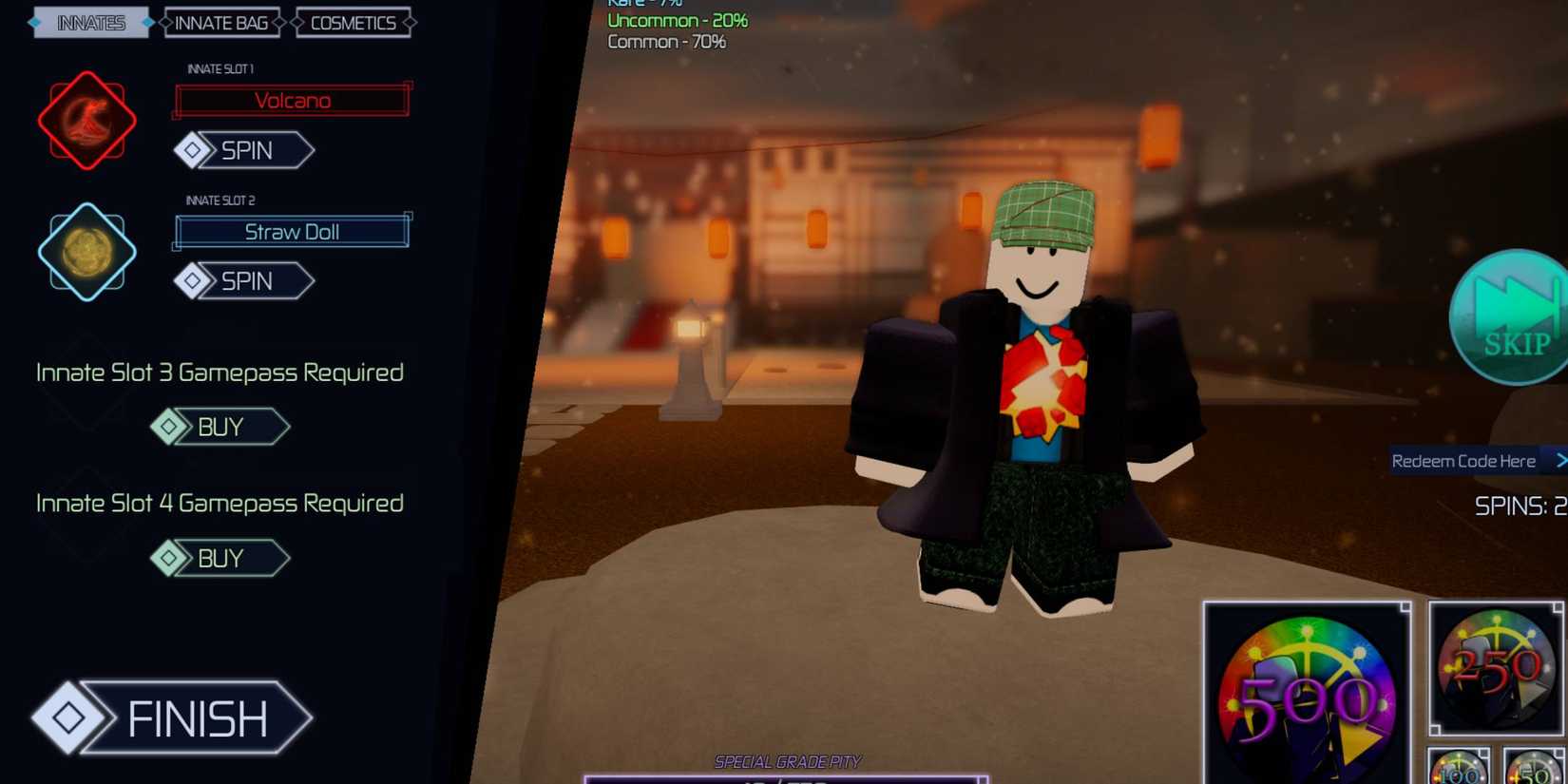1568x784 pixels.
Task: Open the COSMETICS tab
Action: pos(353,23)
